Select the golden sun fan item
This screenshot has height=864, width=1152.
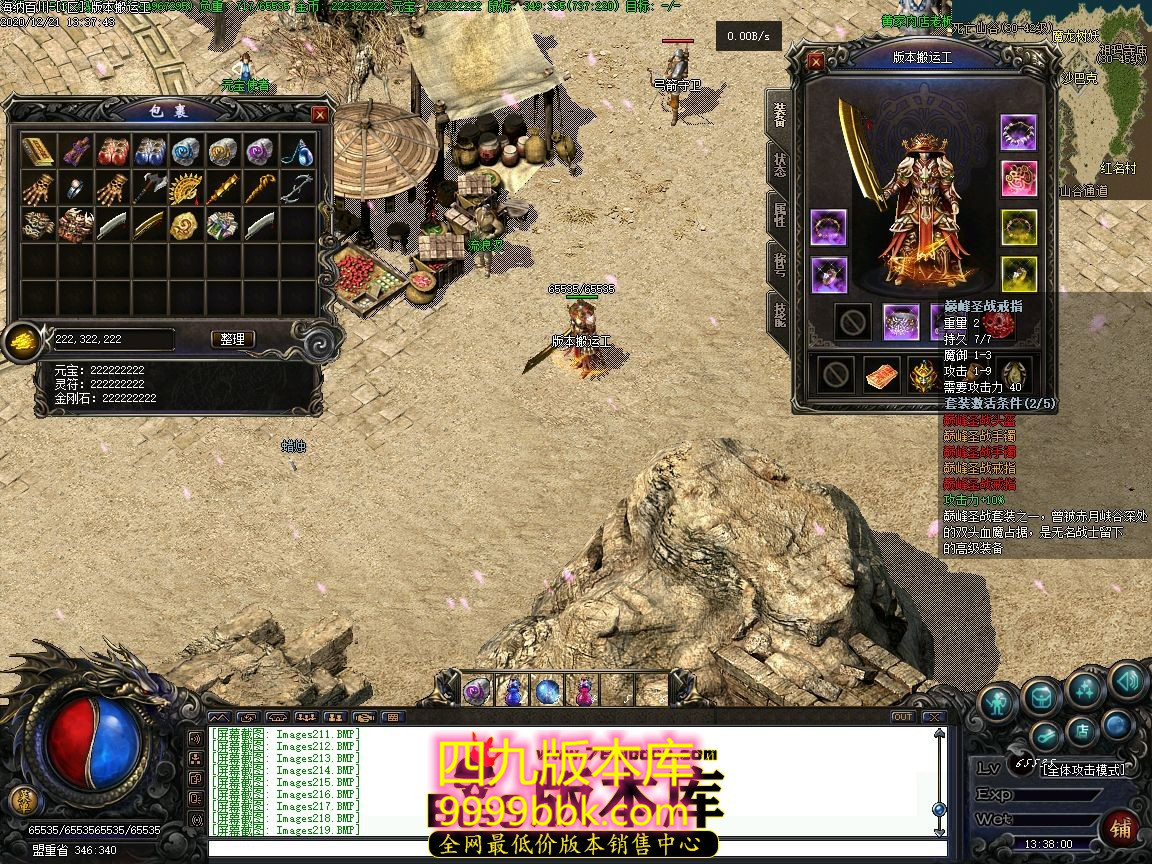point(186,188)
